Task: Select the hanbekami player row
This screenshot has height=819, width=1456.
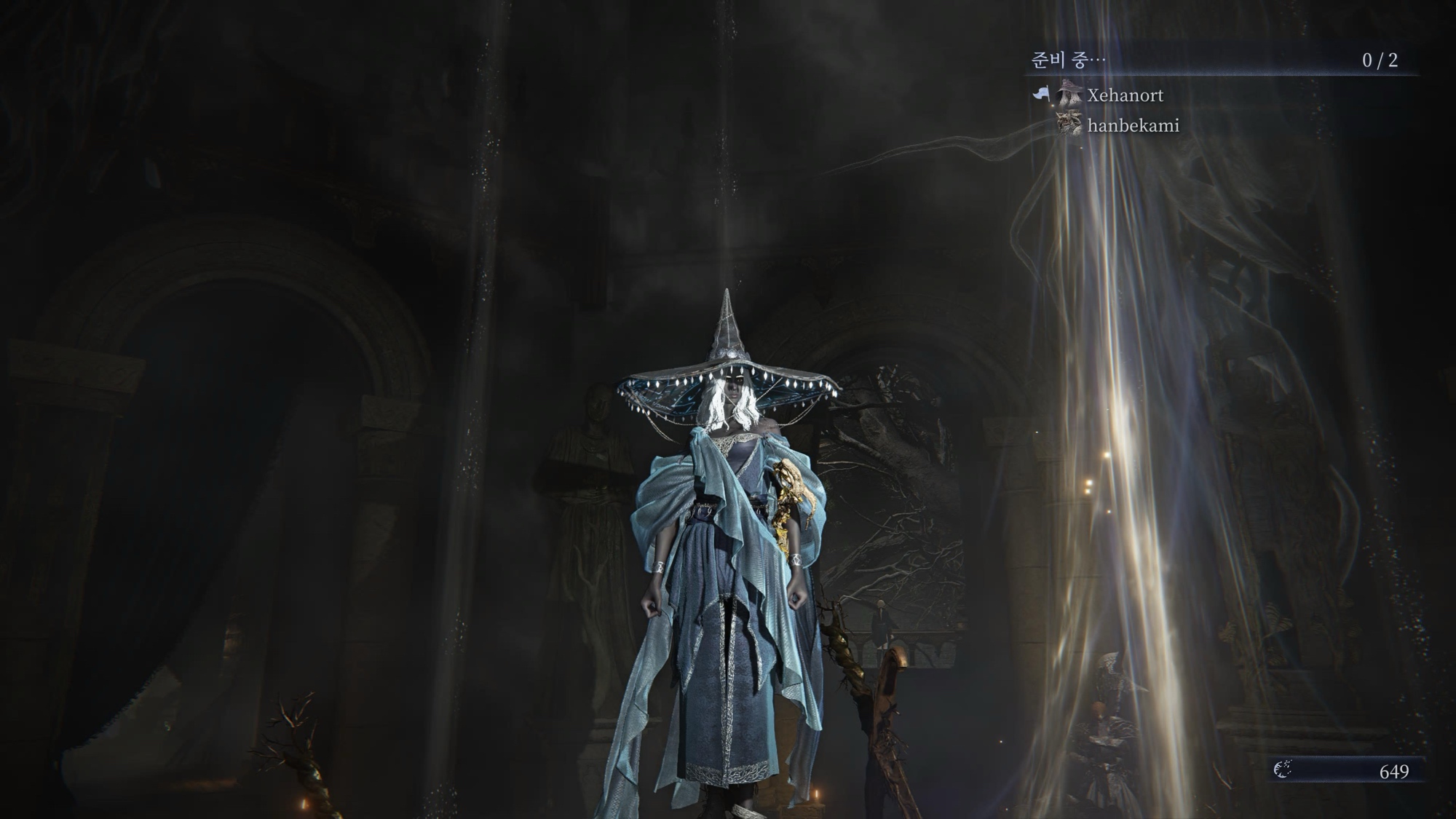Action: pyautogui.click(x=1132, y=126)
